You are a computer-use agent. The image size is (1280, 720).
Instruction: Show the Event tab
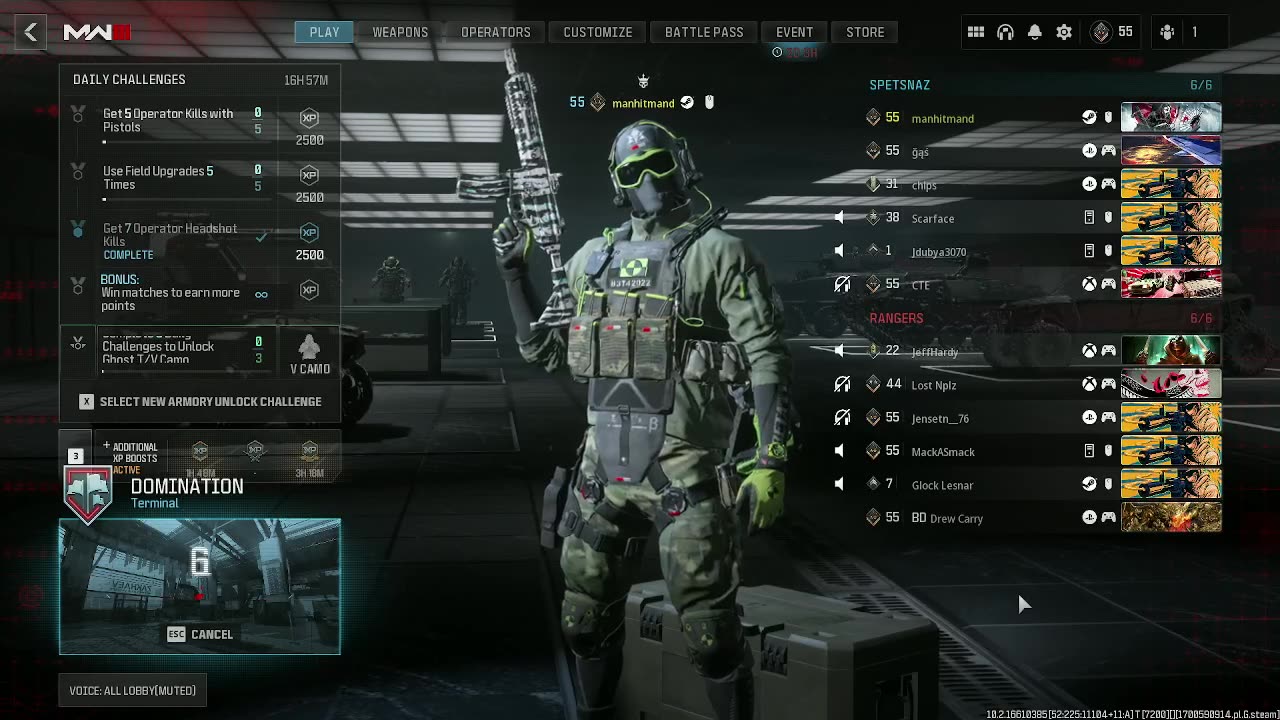coord(794,32)
